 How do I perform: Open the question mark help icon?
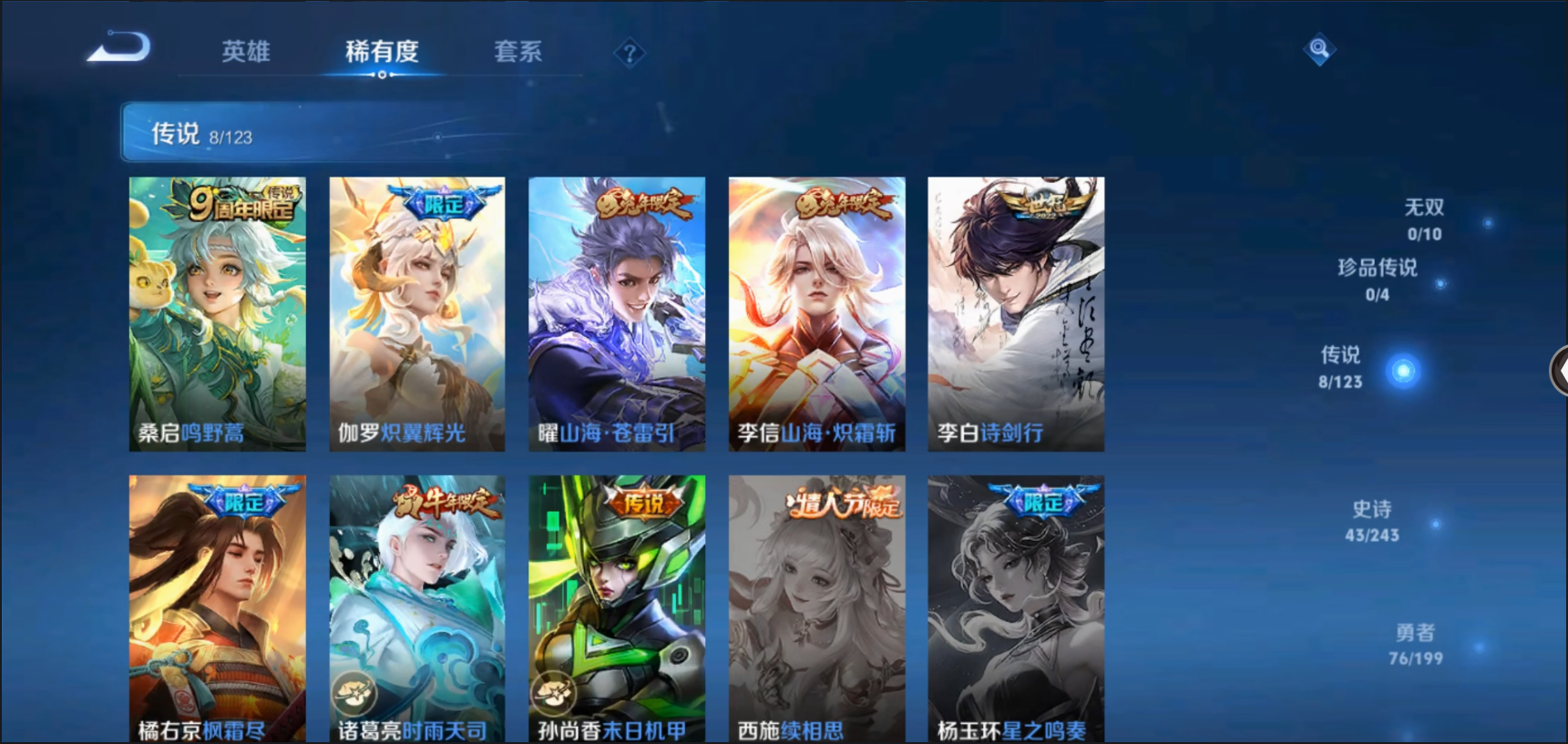pos(629,54)
